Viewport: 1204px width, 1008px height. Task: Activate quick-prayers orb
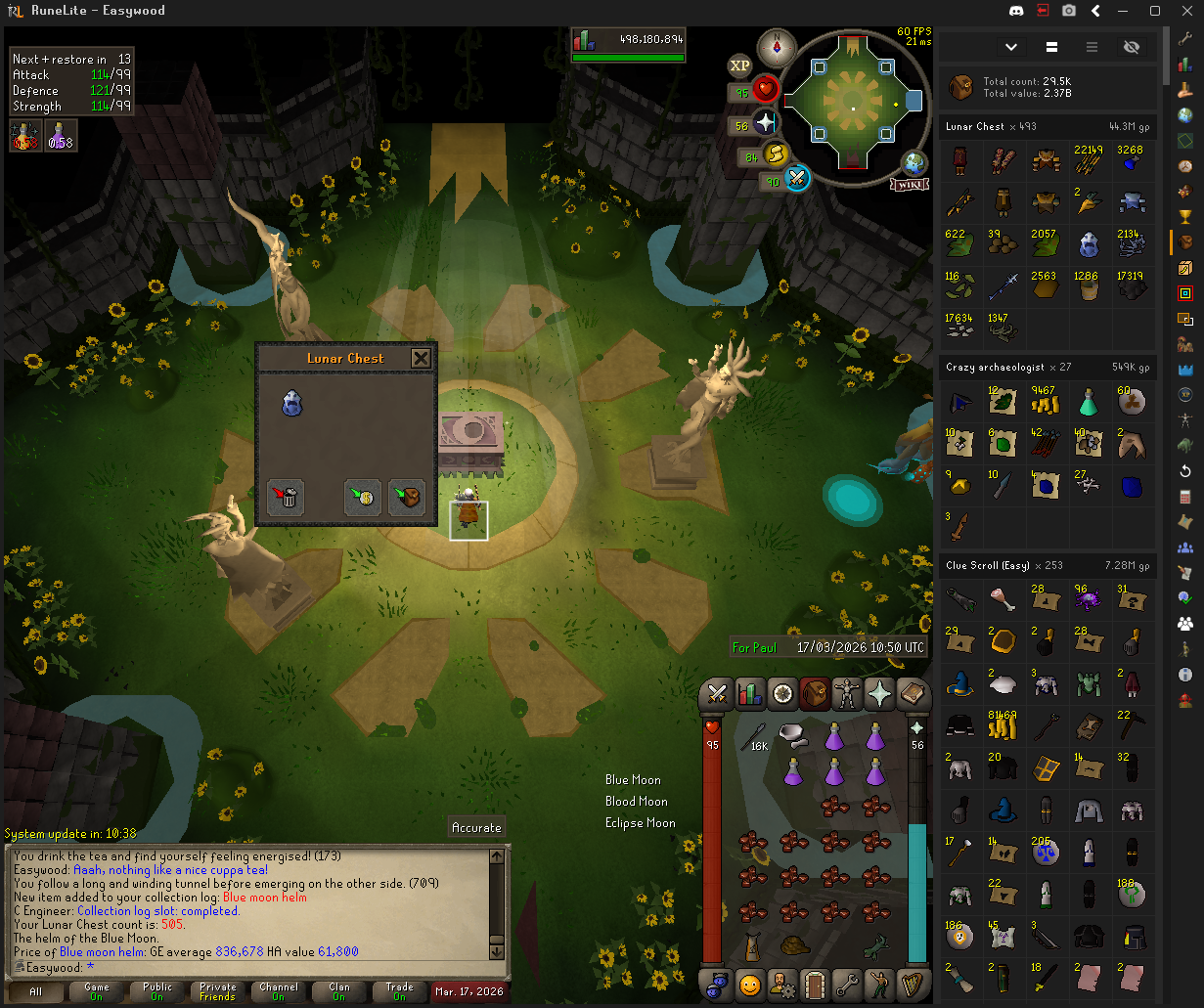tap(765, 124)
